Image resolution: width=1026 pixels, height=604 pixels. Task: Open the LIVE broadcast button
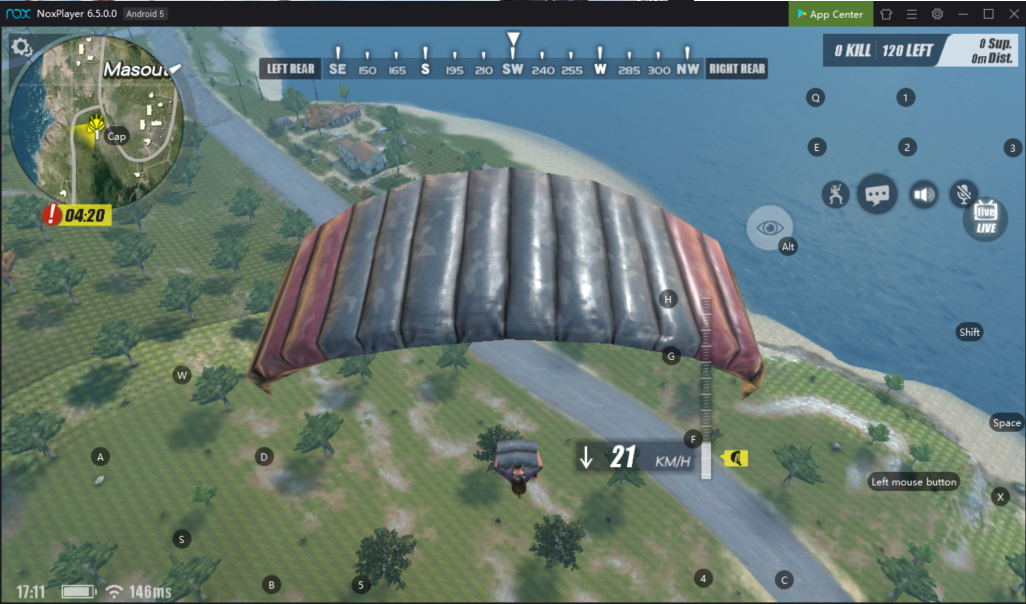point(986,217)
